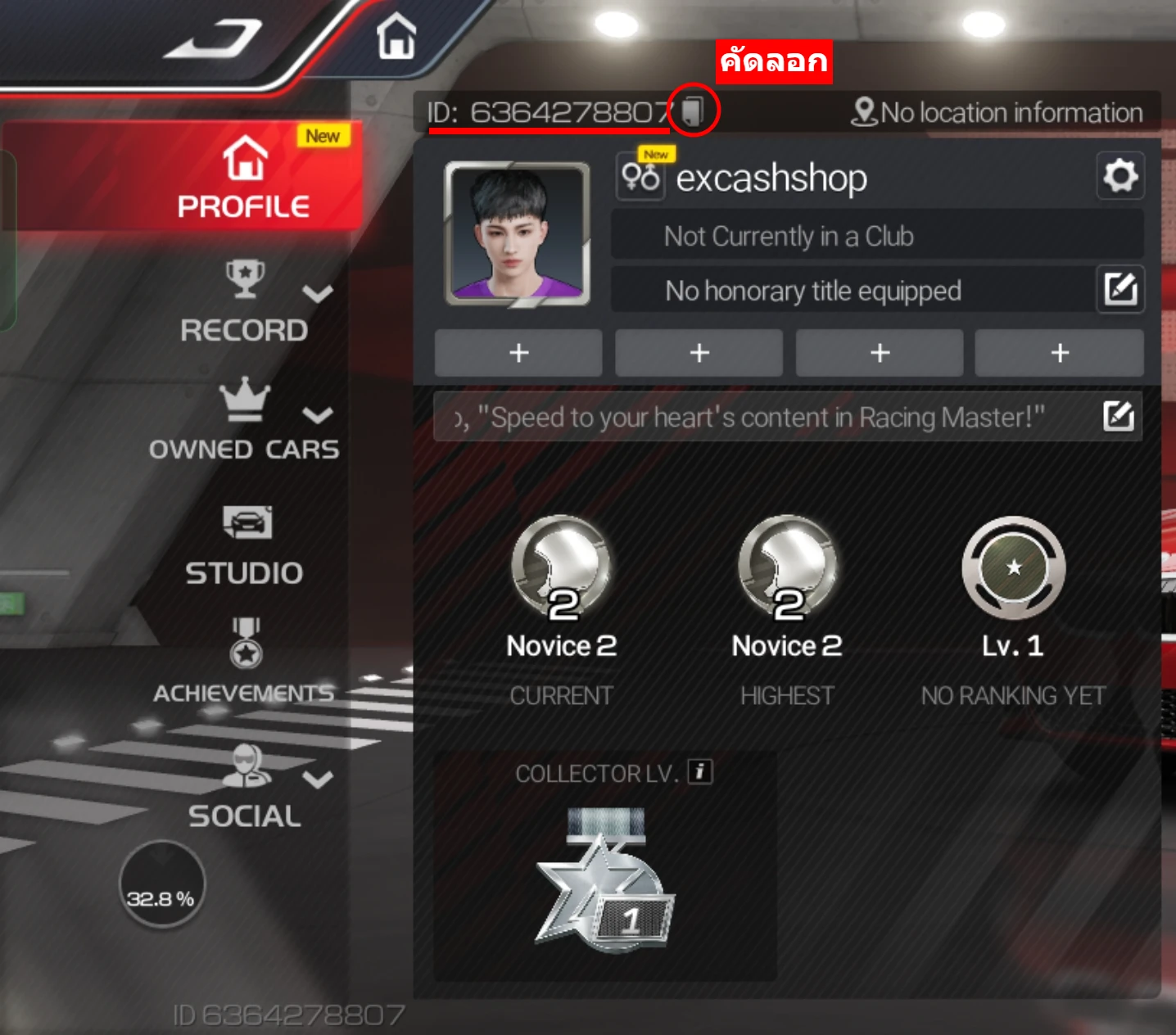
Task: Open settings via the gear icon
Action: click(x=1120, y=176)
